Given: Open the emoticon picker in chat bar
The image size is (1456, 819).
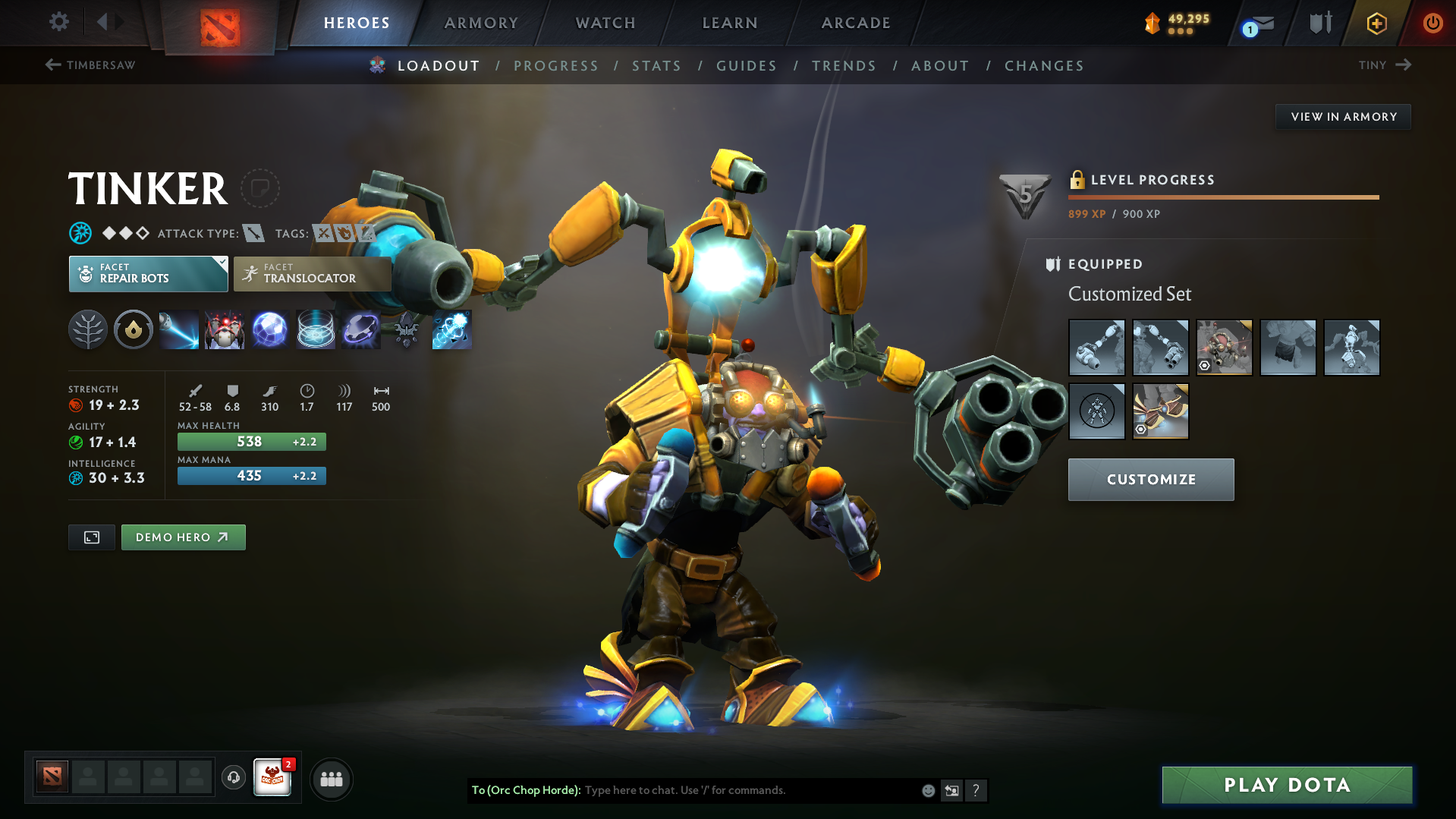Looking at the screenshot, I should pyautogui.click(x=927, y=790).
